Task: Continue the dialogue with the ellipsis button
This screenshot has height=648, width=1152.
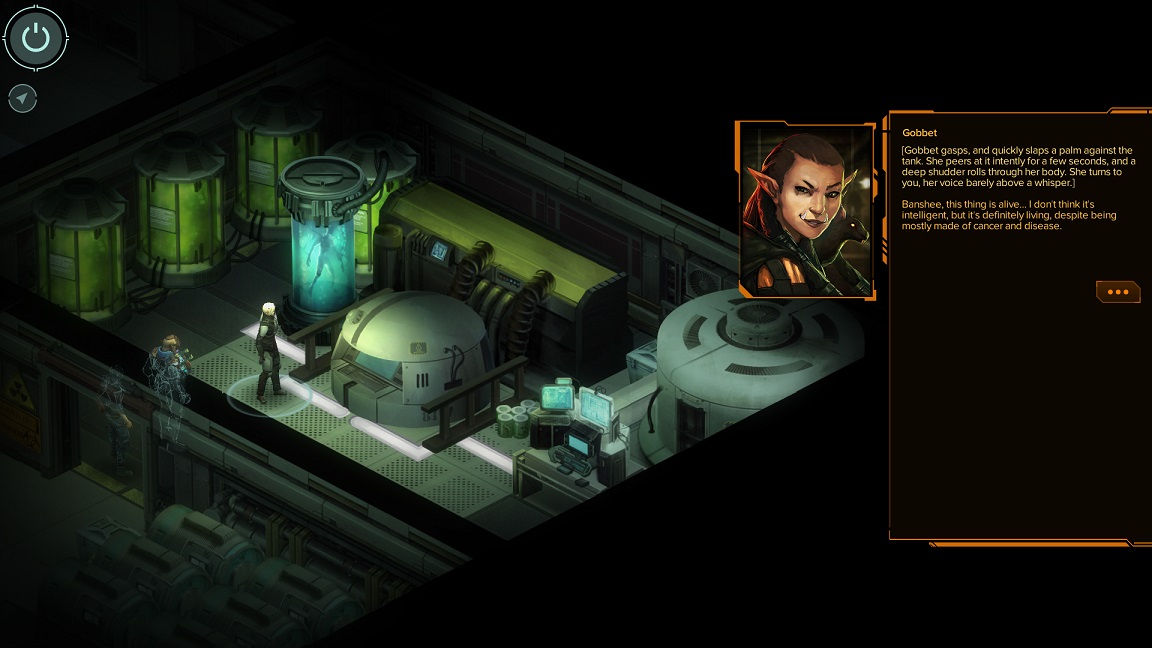Action: pos(1118,292)
